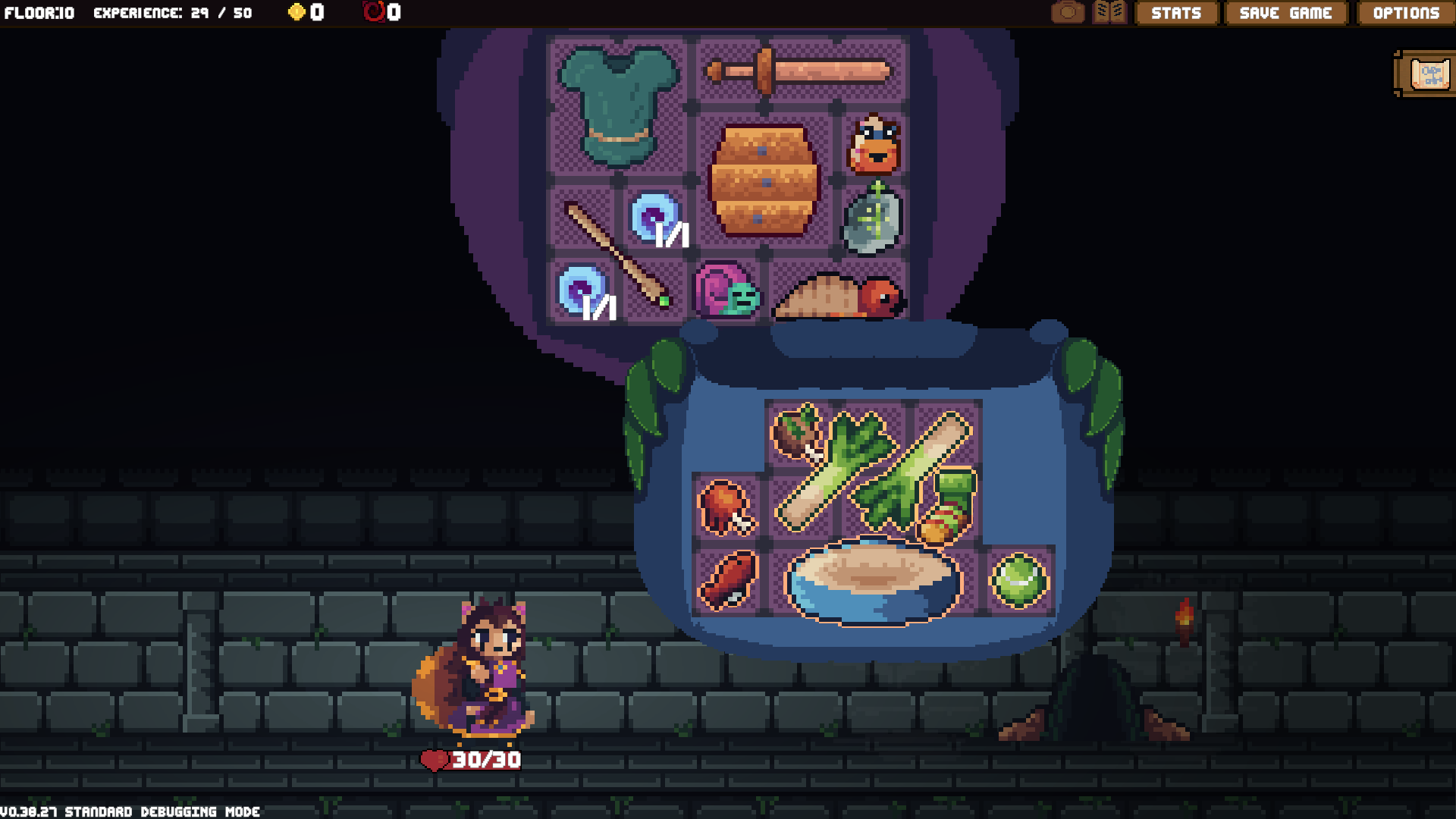Open the camera/screenshot icon in top bar

1068,12
